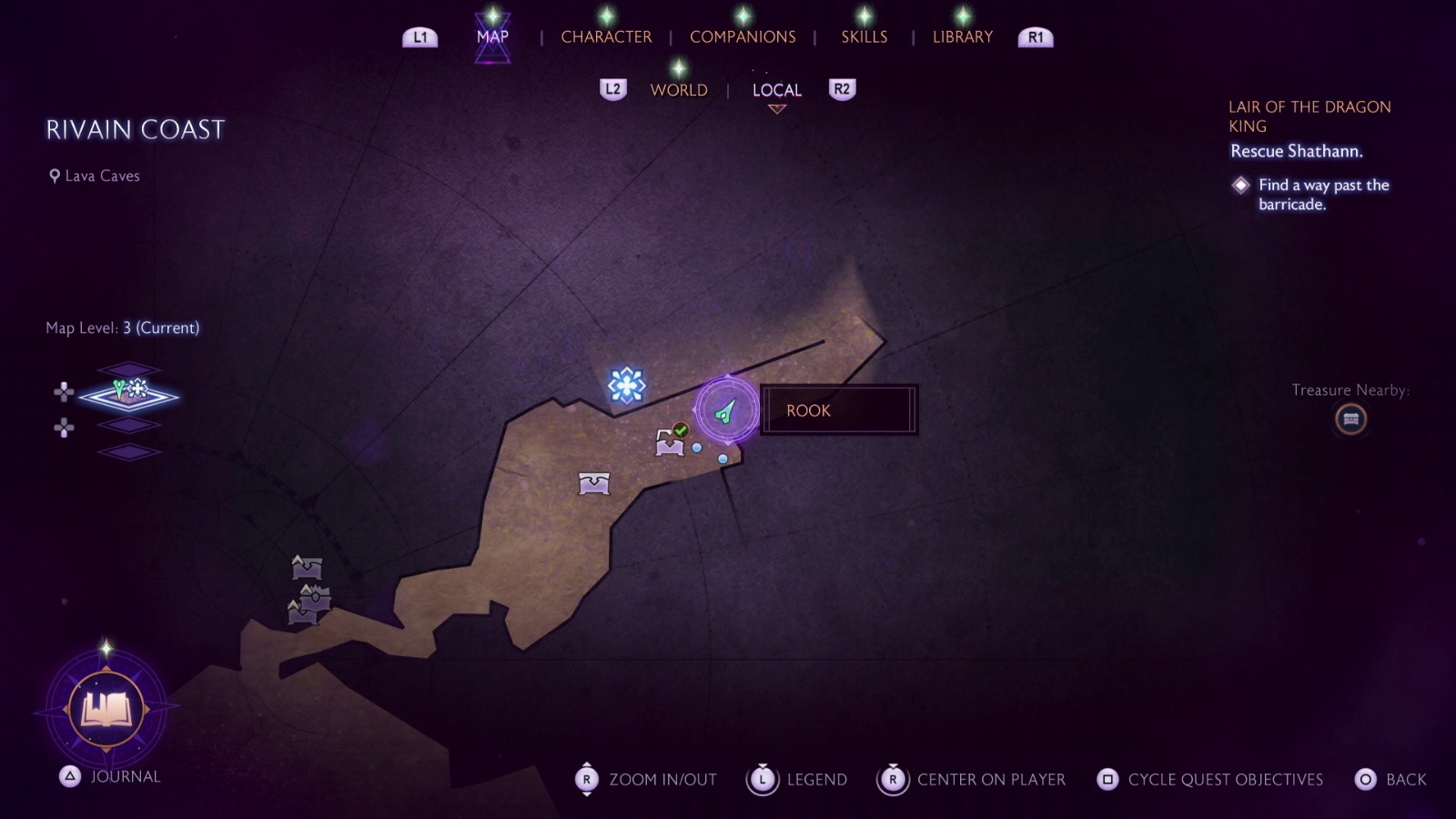This screenshot has width=1456, height=819.
Task: Click the Map tab
Action: coord(492,37)
